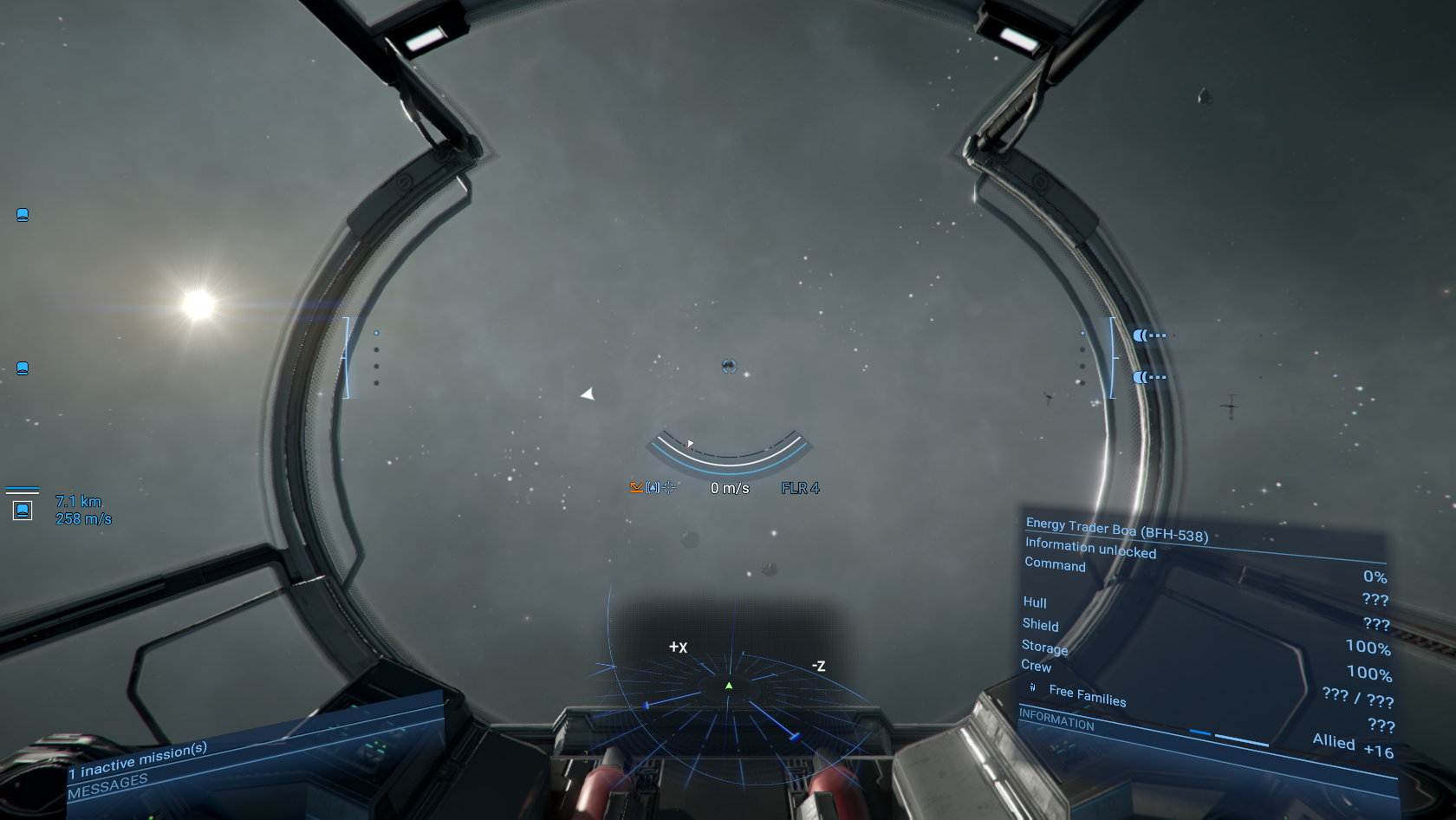Select the circular target reticle in center view
The image size is (1456, 820).
click(731, 367)
